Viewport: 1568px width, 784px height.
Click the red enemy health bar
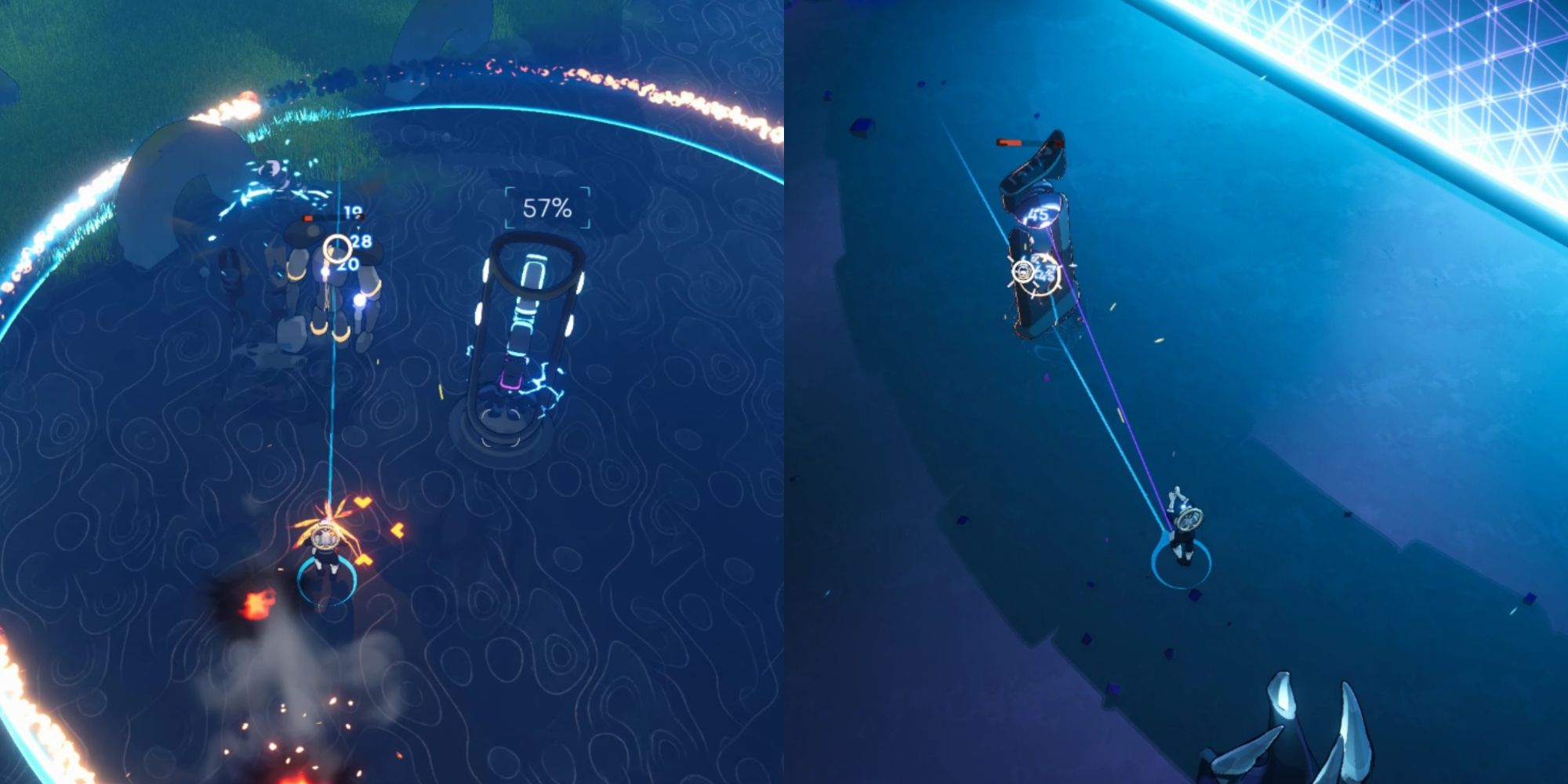[x=309, y=218]
